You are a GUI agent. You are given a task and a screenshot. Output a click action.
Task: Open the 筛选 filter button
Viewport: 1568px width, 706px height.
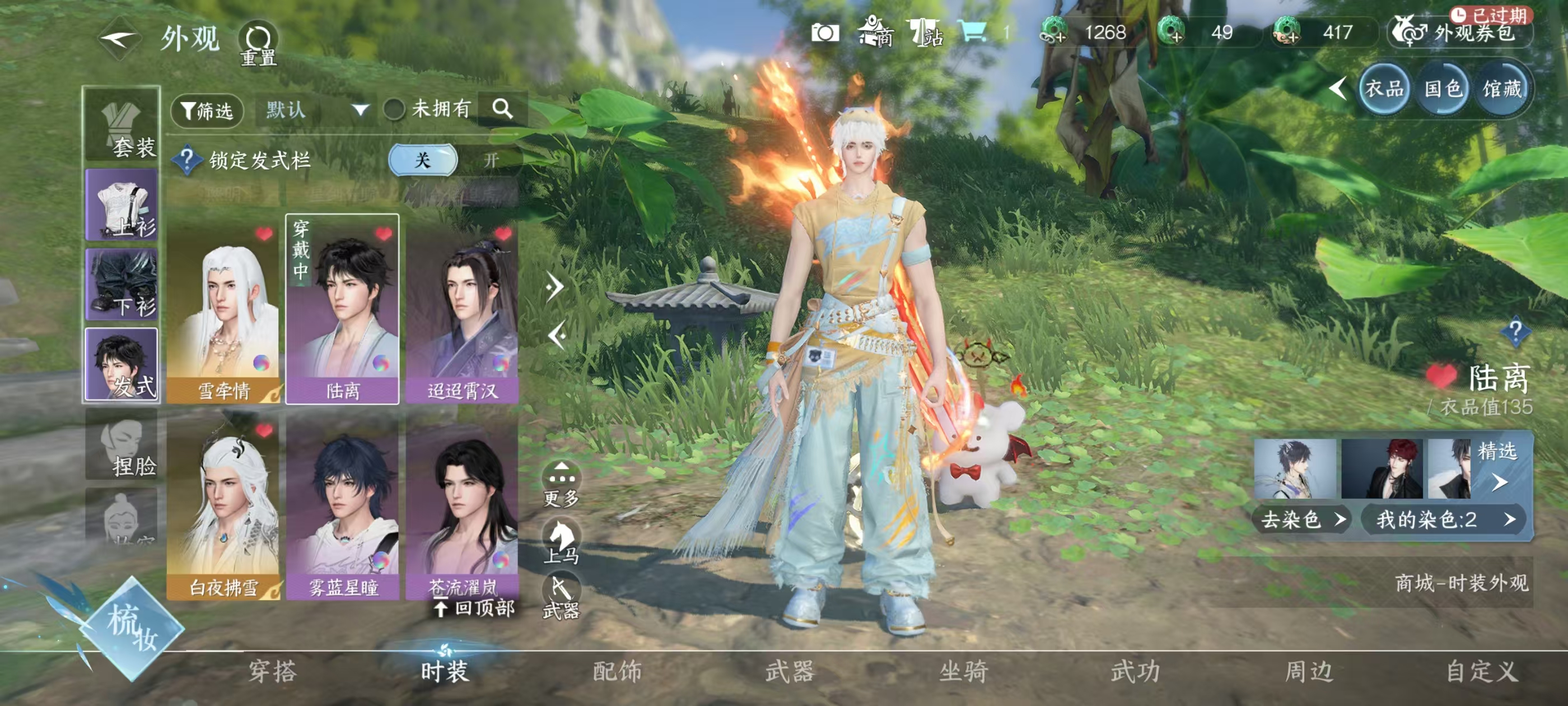tap(208, 111)
